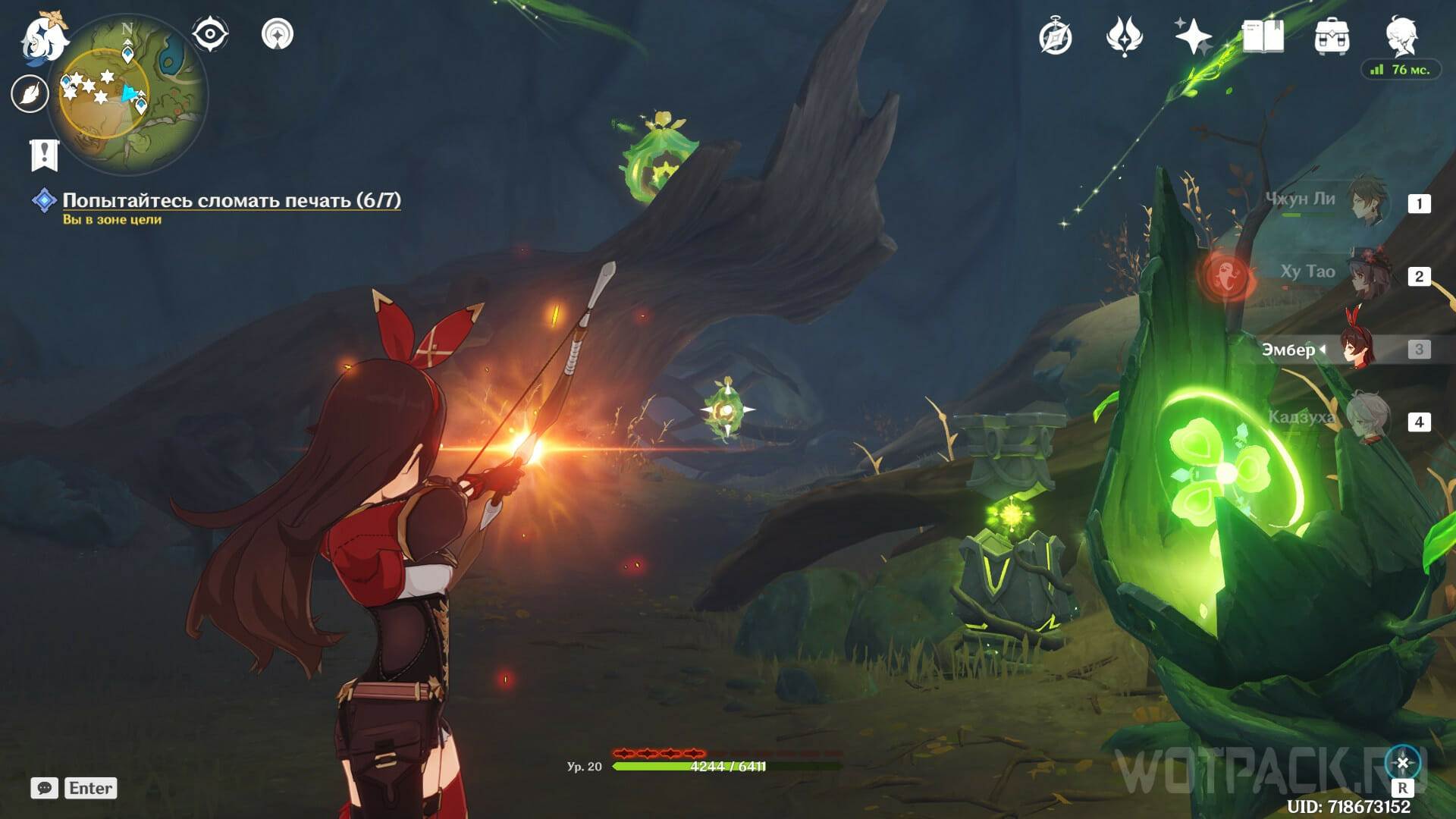Select the tracked seal-breaking quest objective
The height and width of the screenshot is (819, 1456).
231,200
